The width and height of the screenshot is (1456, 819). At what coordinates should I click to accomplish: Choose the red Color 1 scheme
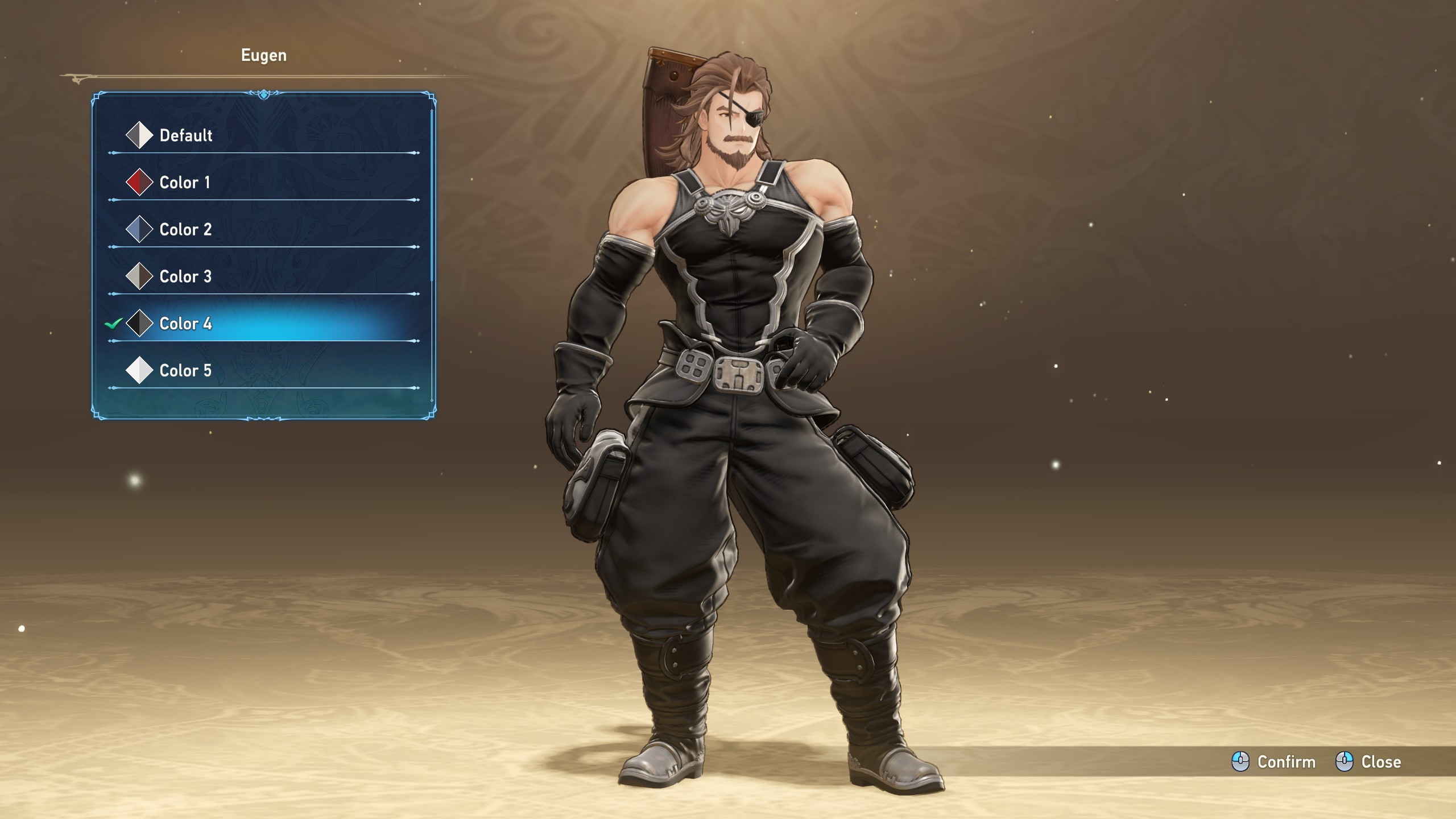click(x=184, y=183)
